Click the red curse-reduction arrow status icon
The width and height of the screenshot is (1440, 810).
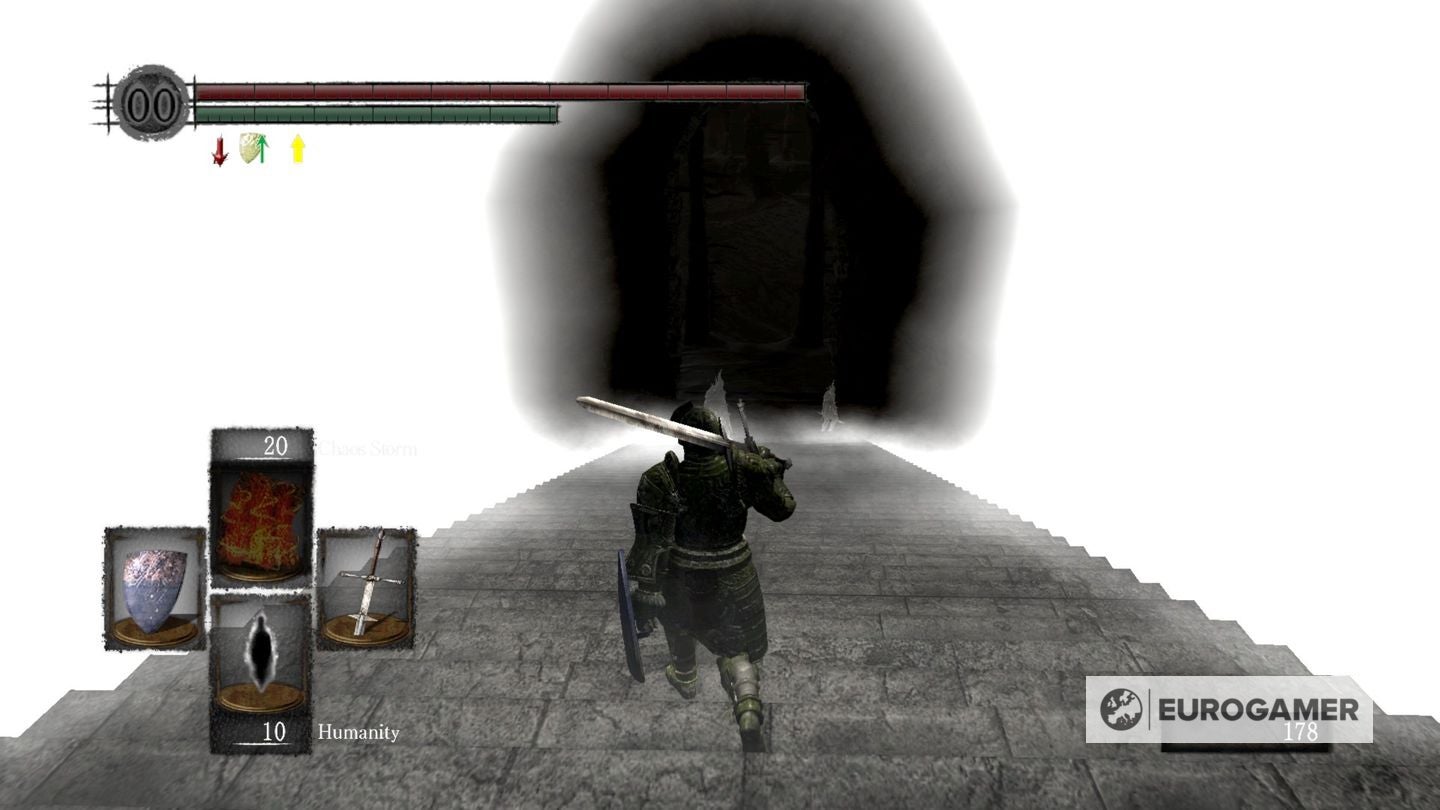coord(218,152)
